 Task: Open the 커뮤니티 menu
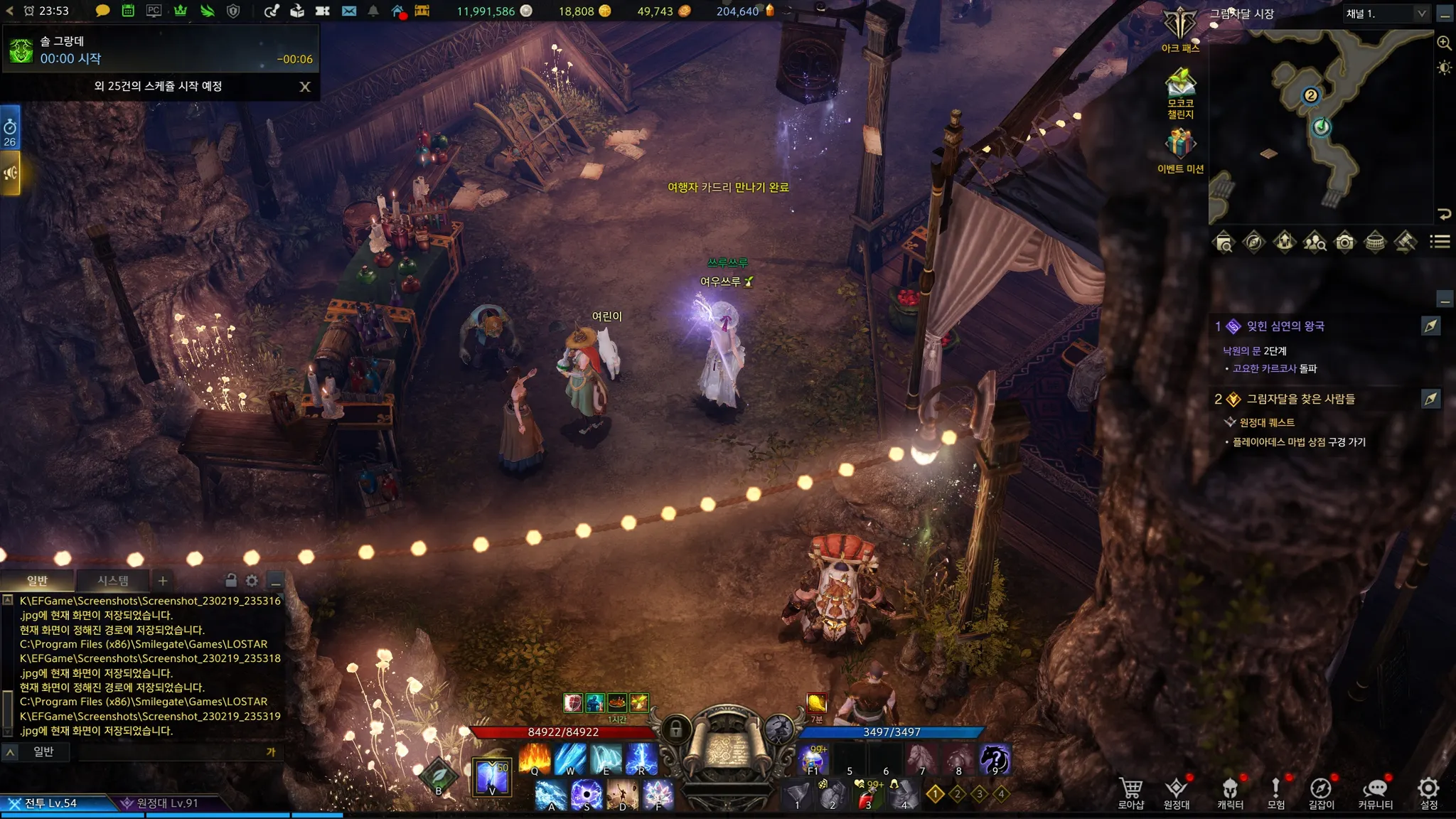click(1375, 792)
